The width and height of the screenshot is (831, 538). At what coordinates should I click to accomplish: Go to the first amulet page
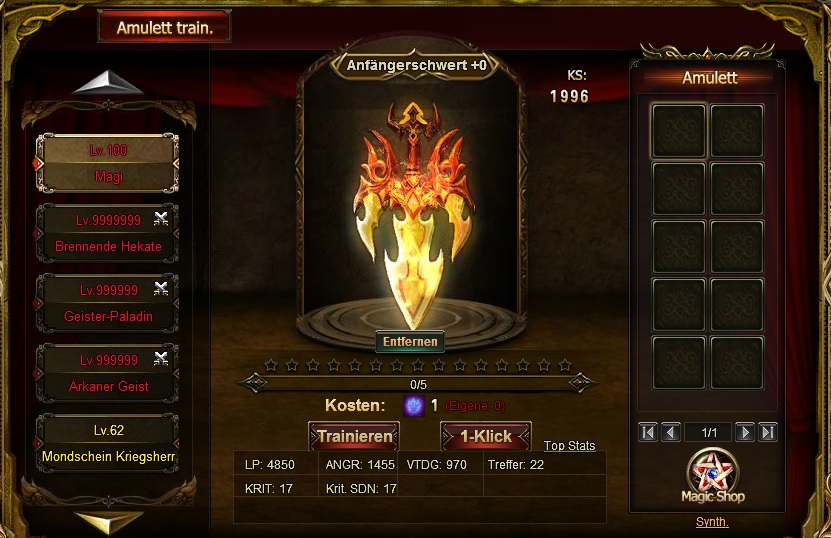click(648, 432)
